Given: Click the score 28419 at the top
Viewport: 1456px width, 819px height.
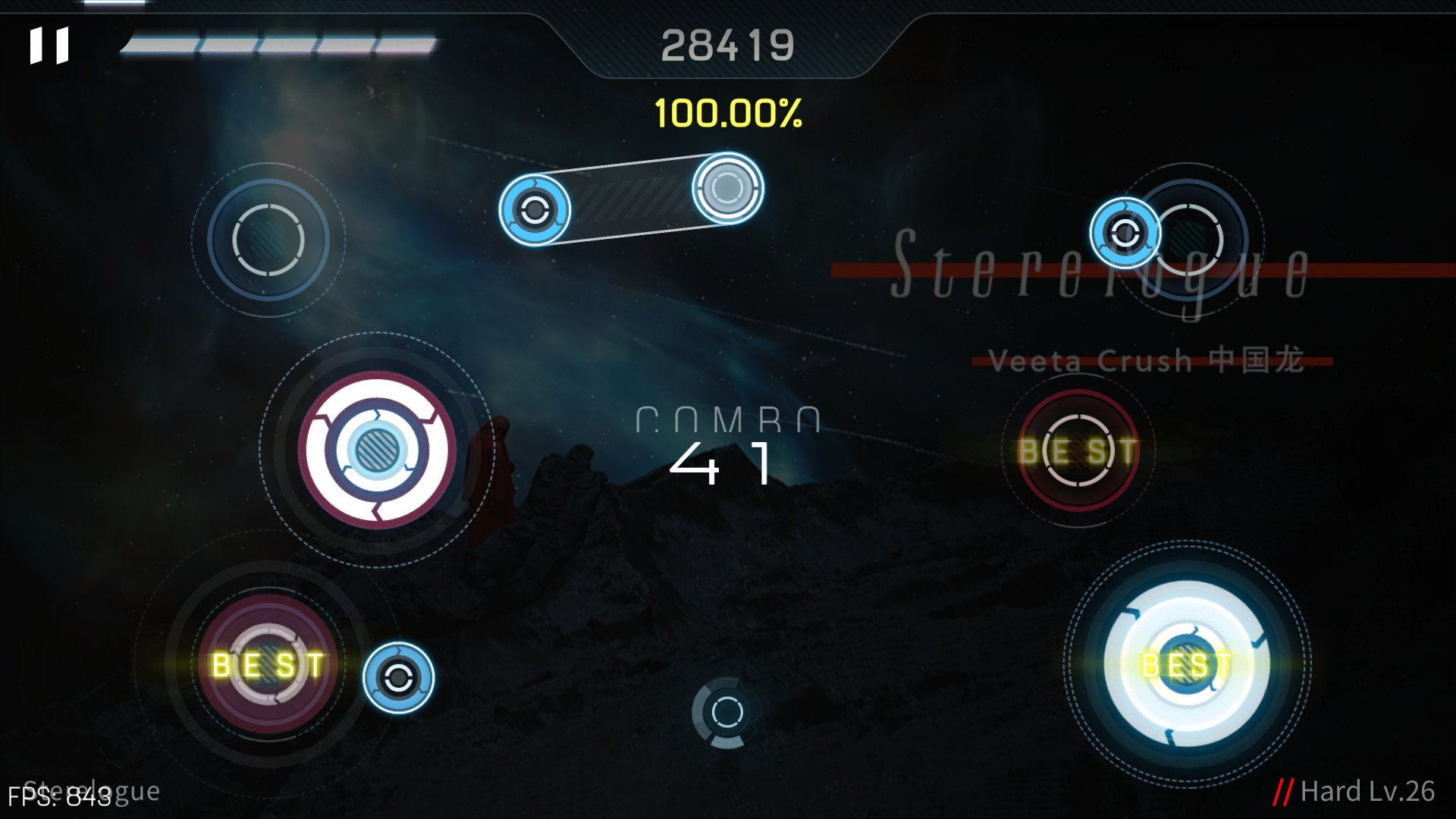Looking at the screenshot, I should [730, 44].
